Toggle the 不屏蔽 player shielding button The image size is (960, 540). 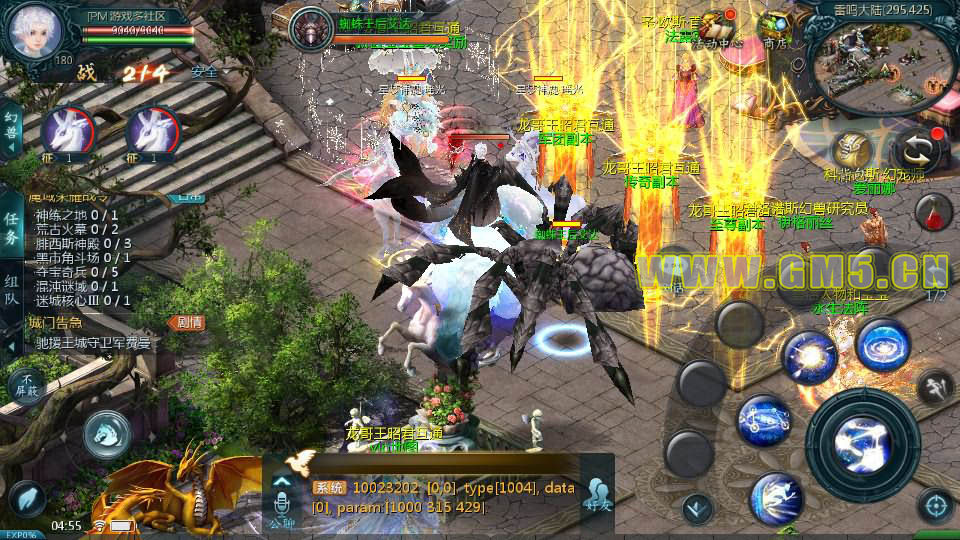tap(26, 385)
